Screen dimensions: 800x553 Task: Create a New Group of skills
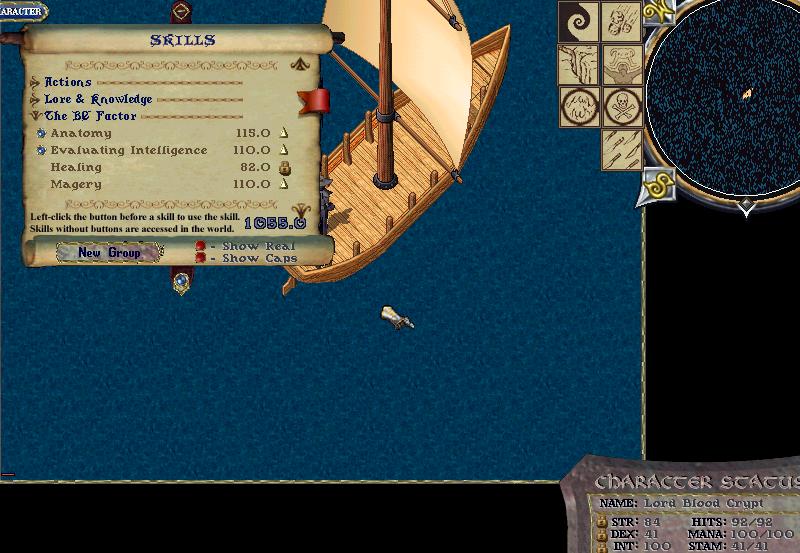110,253
